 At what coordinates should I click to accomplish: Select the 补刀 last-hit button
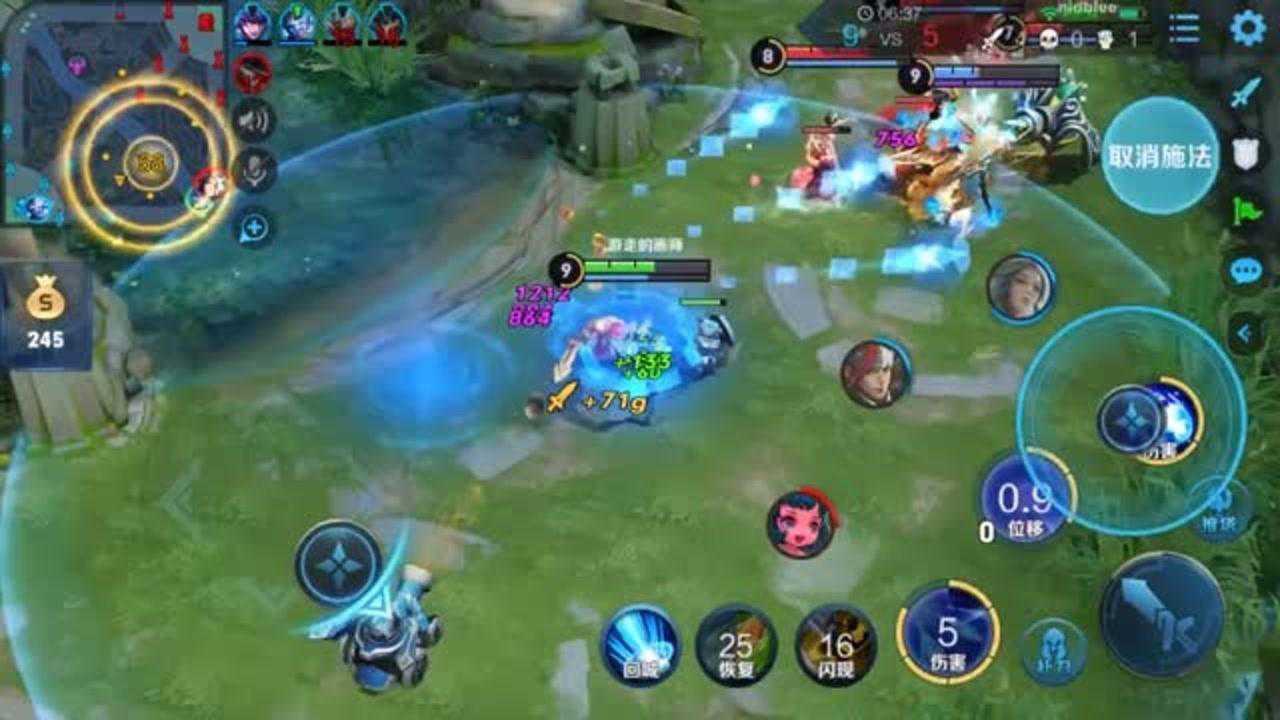point(1055,652)
